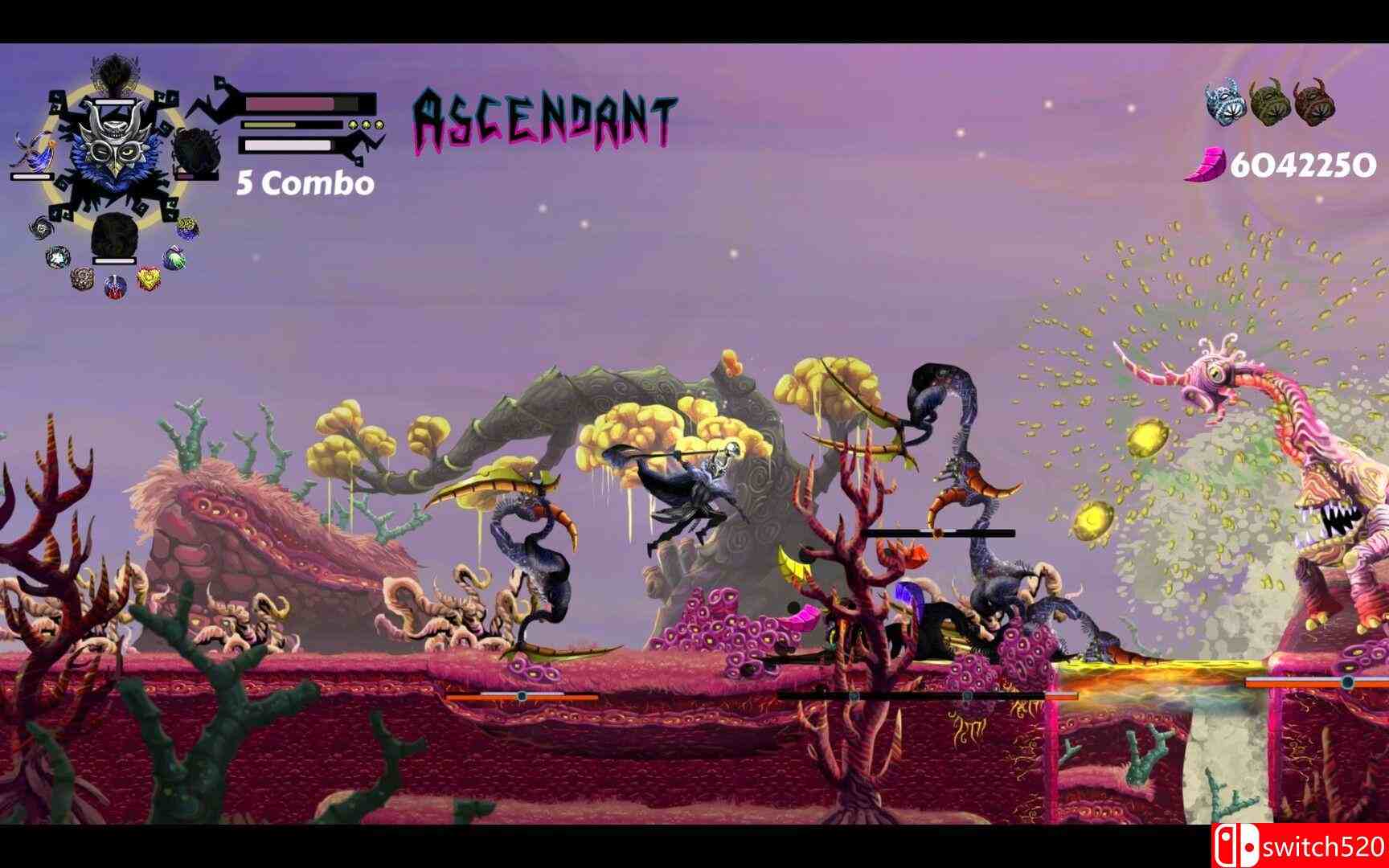Click the brown skull ability icon in the wheel
The height and width of the screenshot is (868, 1389).
tap(81, 280)
